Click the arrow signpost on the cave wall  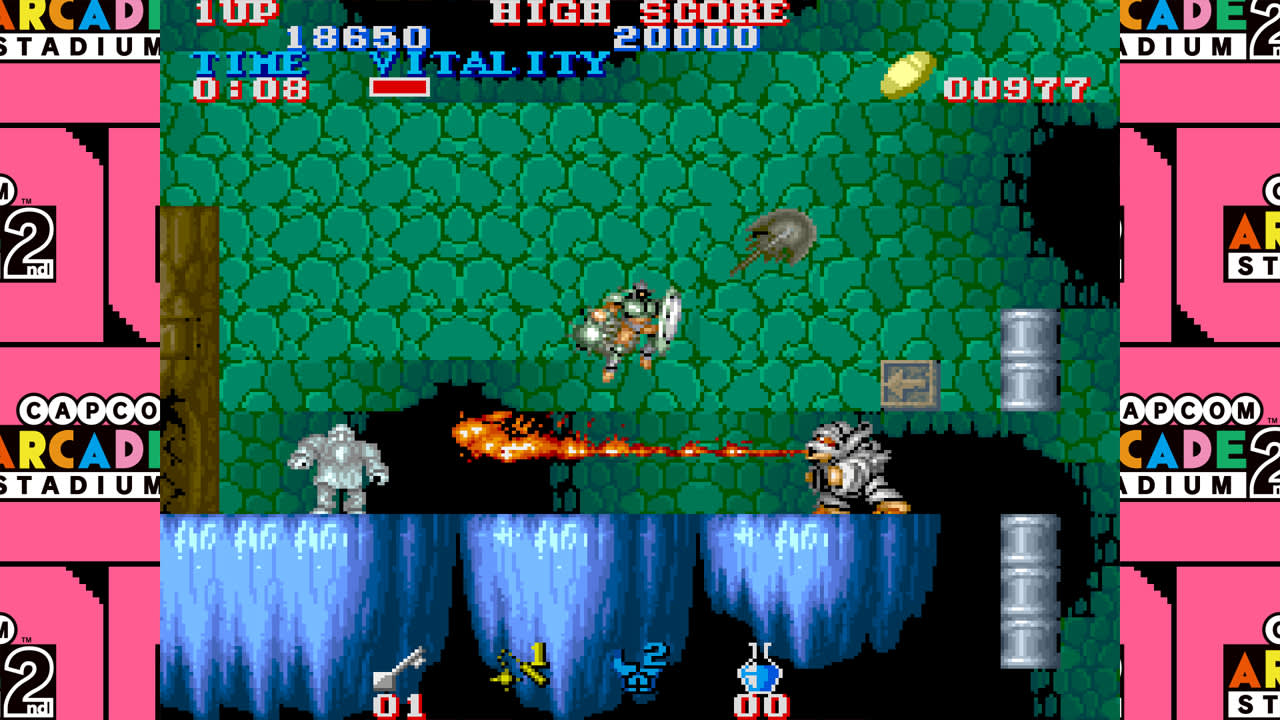click(x=910, y=384)
